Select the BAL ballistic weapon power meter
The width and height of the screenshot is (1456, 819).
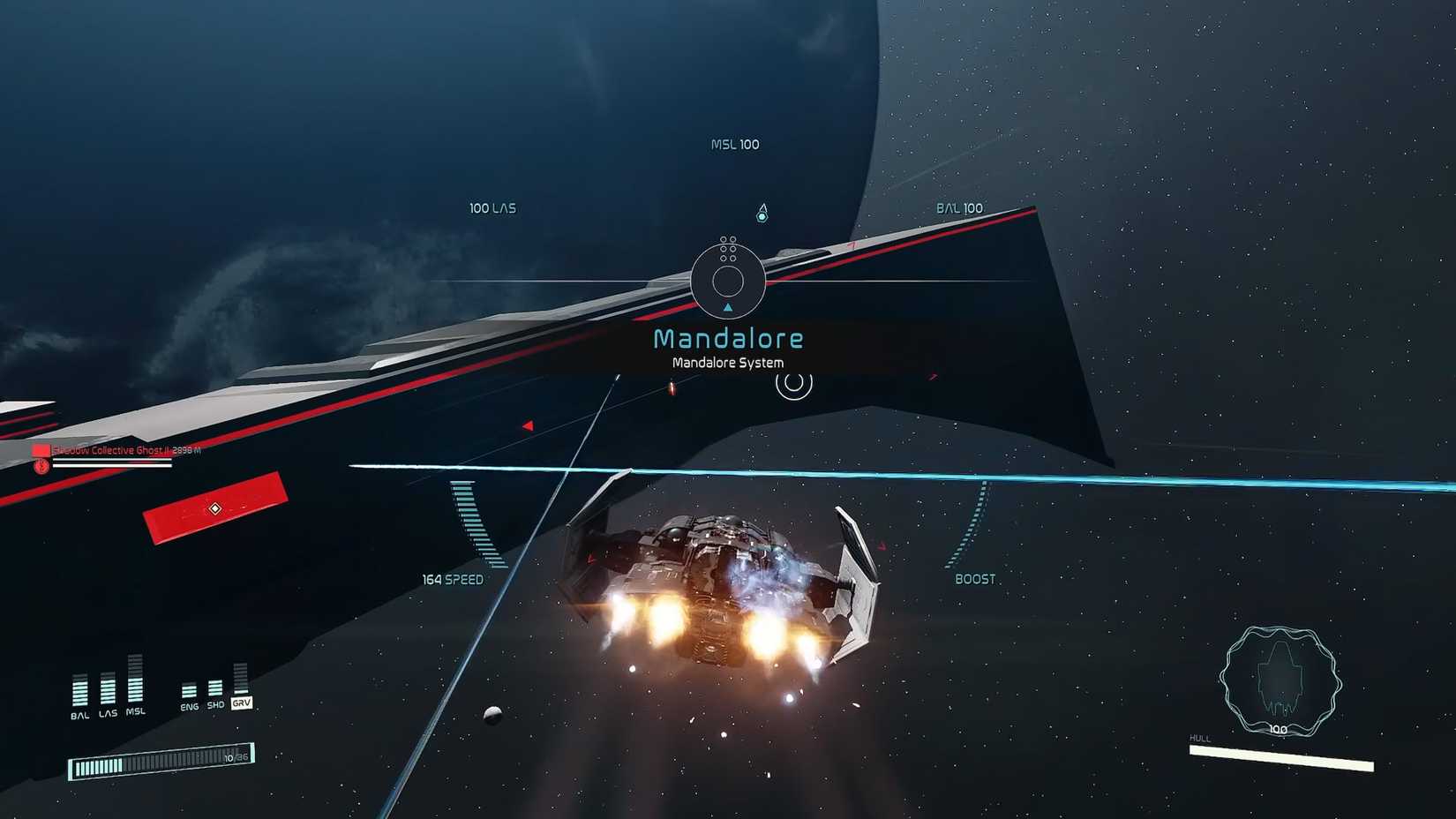[80, 689]
